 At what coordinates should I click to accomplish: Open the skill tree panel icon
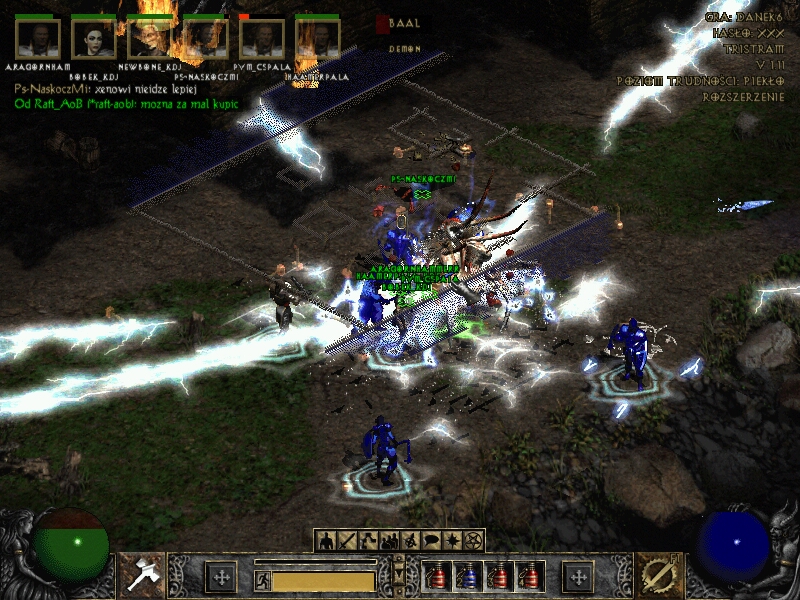click(x=368, y=541)
